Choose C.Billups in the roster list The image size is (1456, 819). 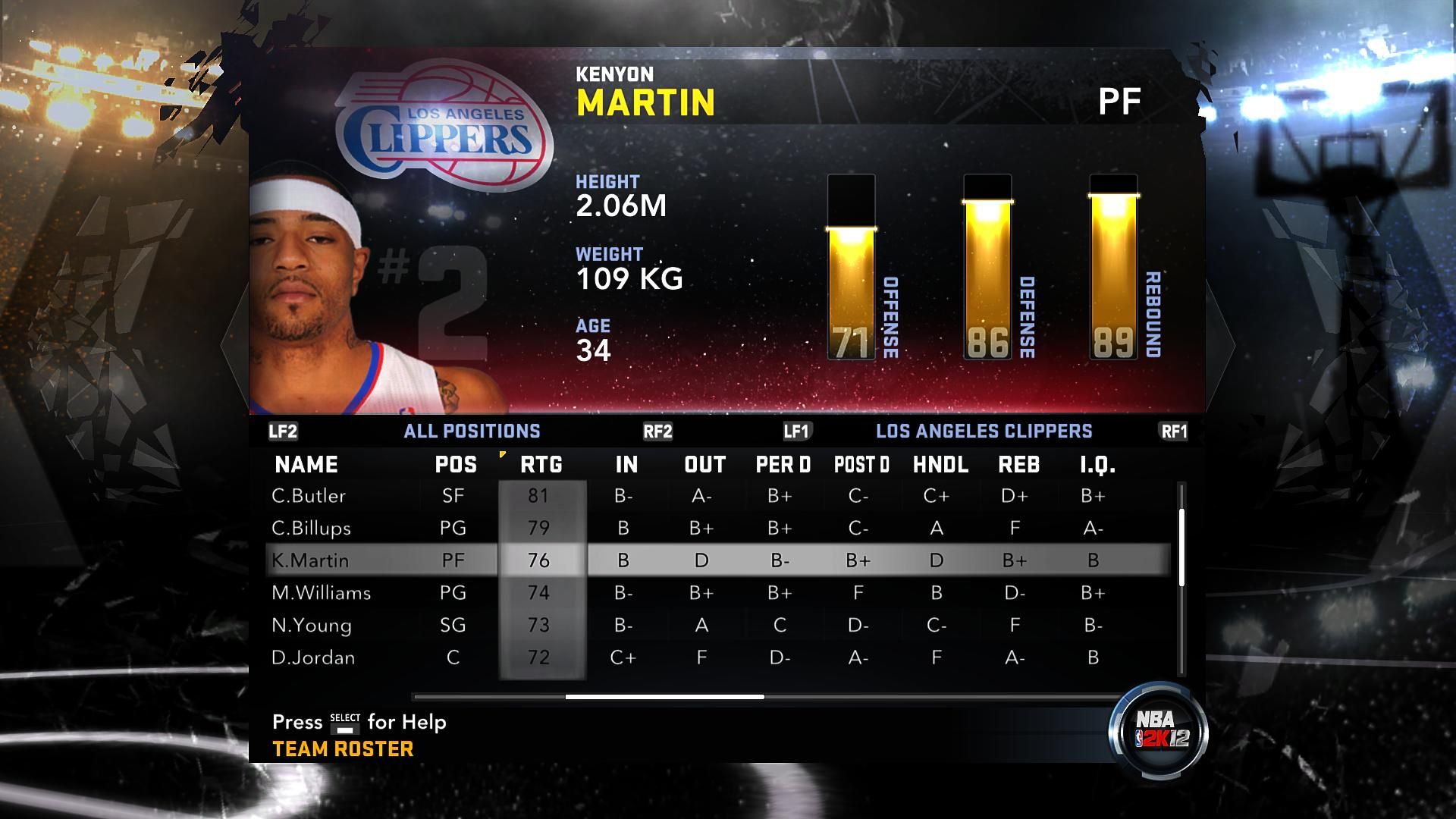click(311, 529)
